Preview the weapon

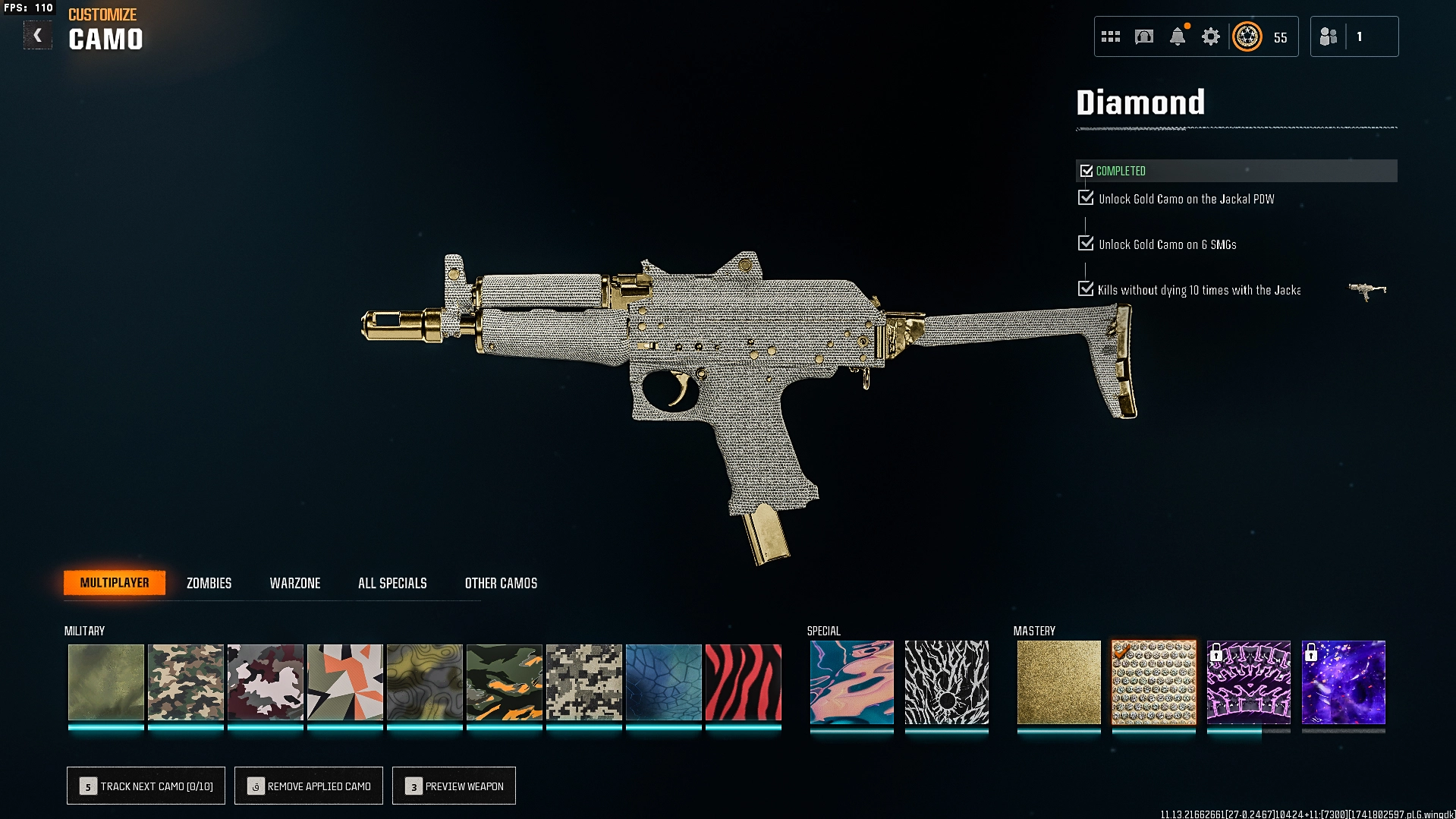pos(454,786)
